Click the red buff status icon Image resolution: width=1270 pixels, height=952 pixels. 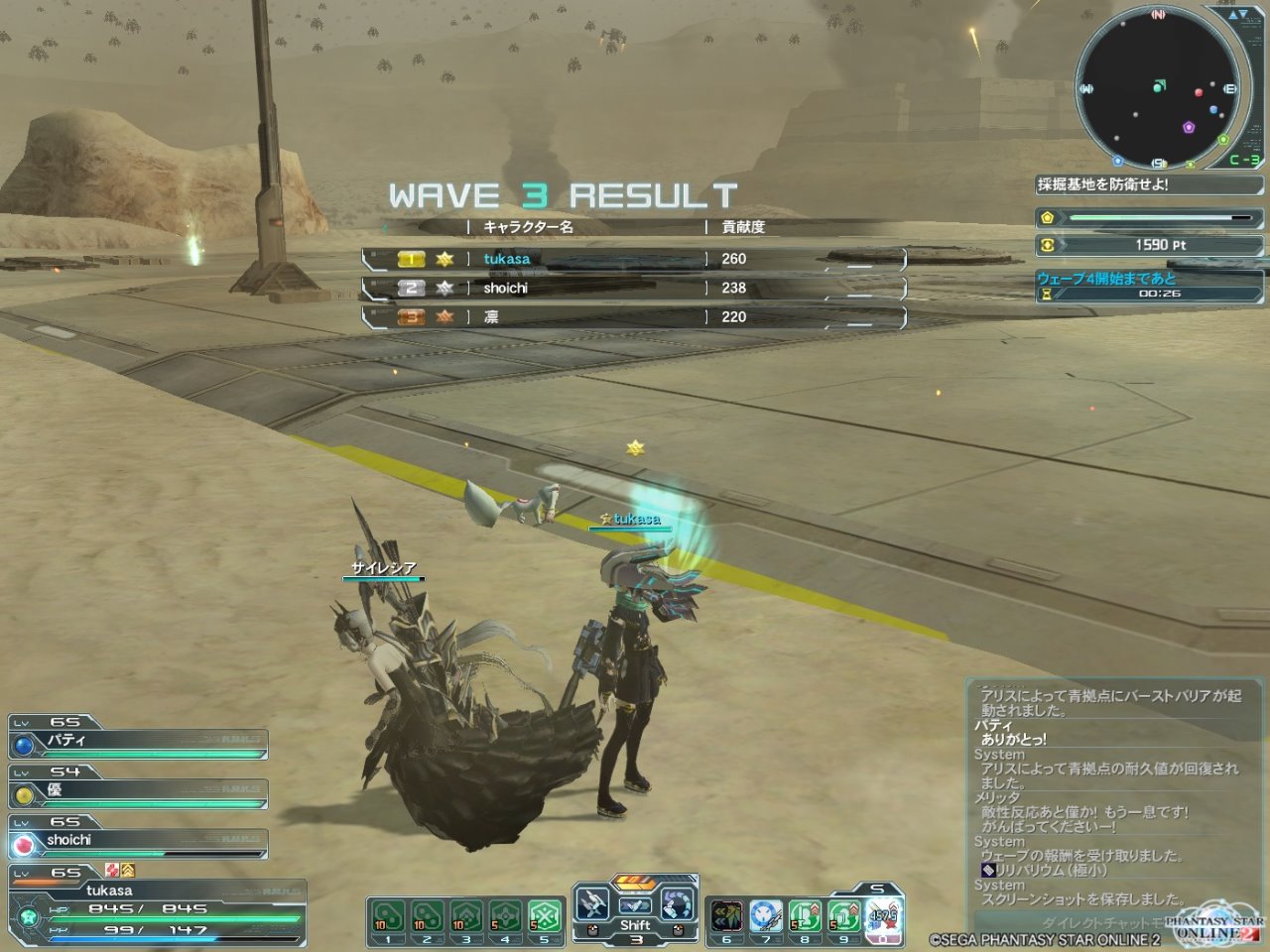click(112, 871)
